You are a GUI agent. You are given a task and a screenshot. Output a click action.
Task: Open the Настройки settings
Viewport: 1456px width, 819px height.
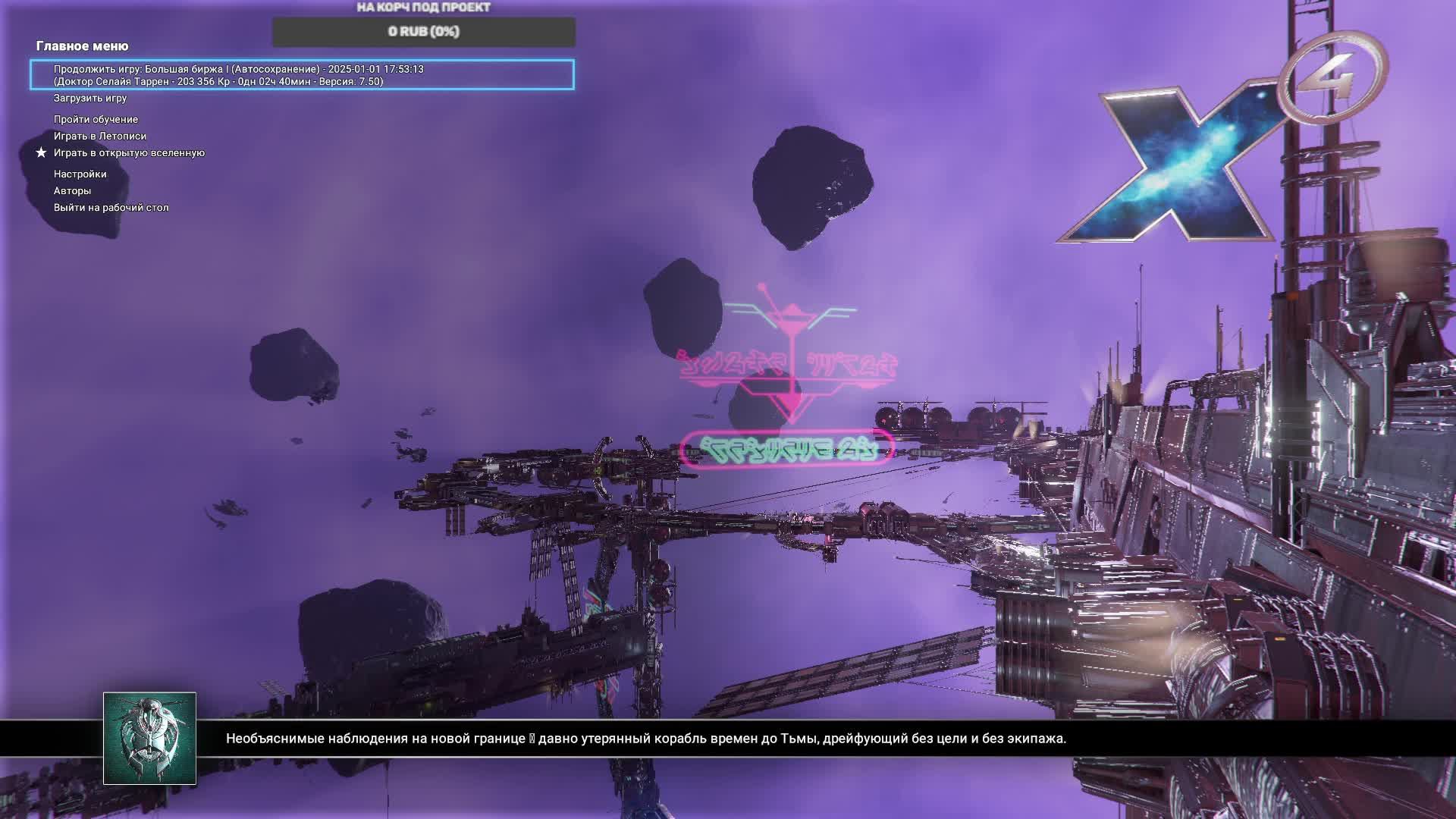pos(80,174)
